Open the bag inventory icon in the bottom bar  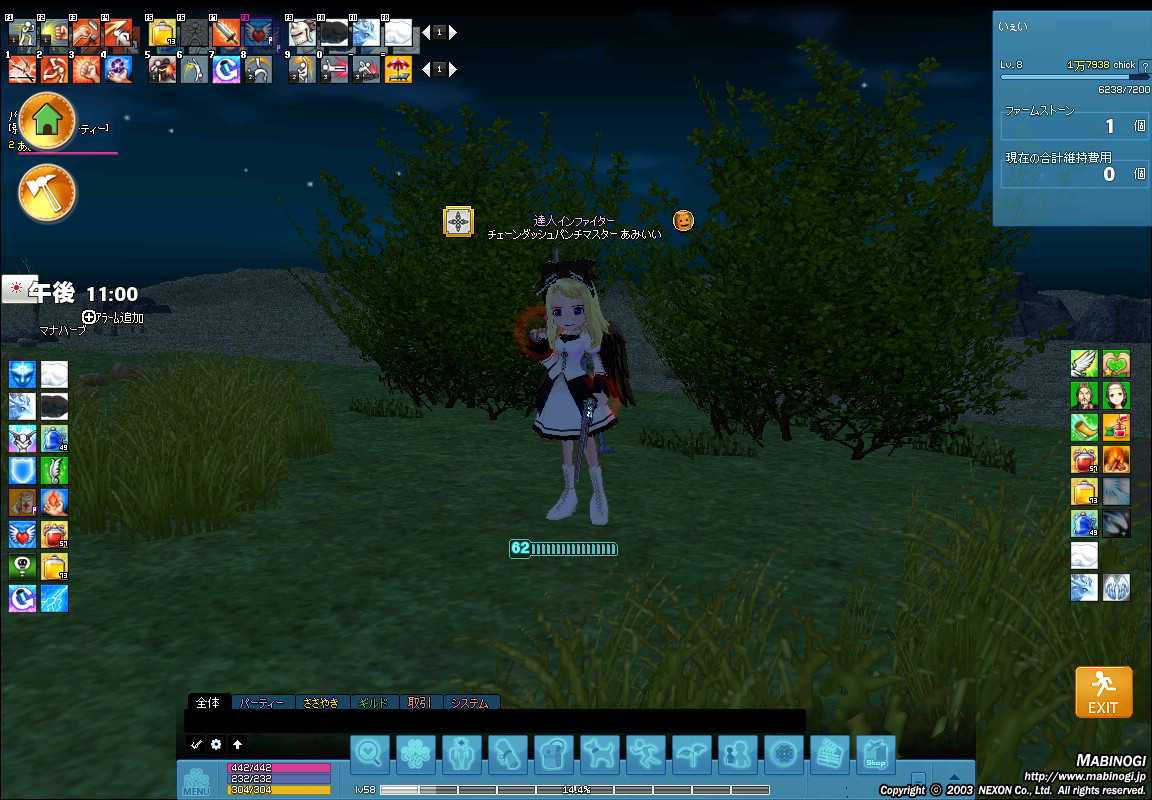point(554,755)
